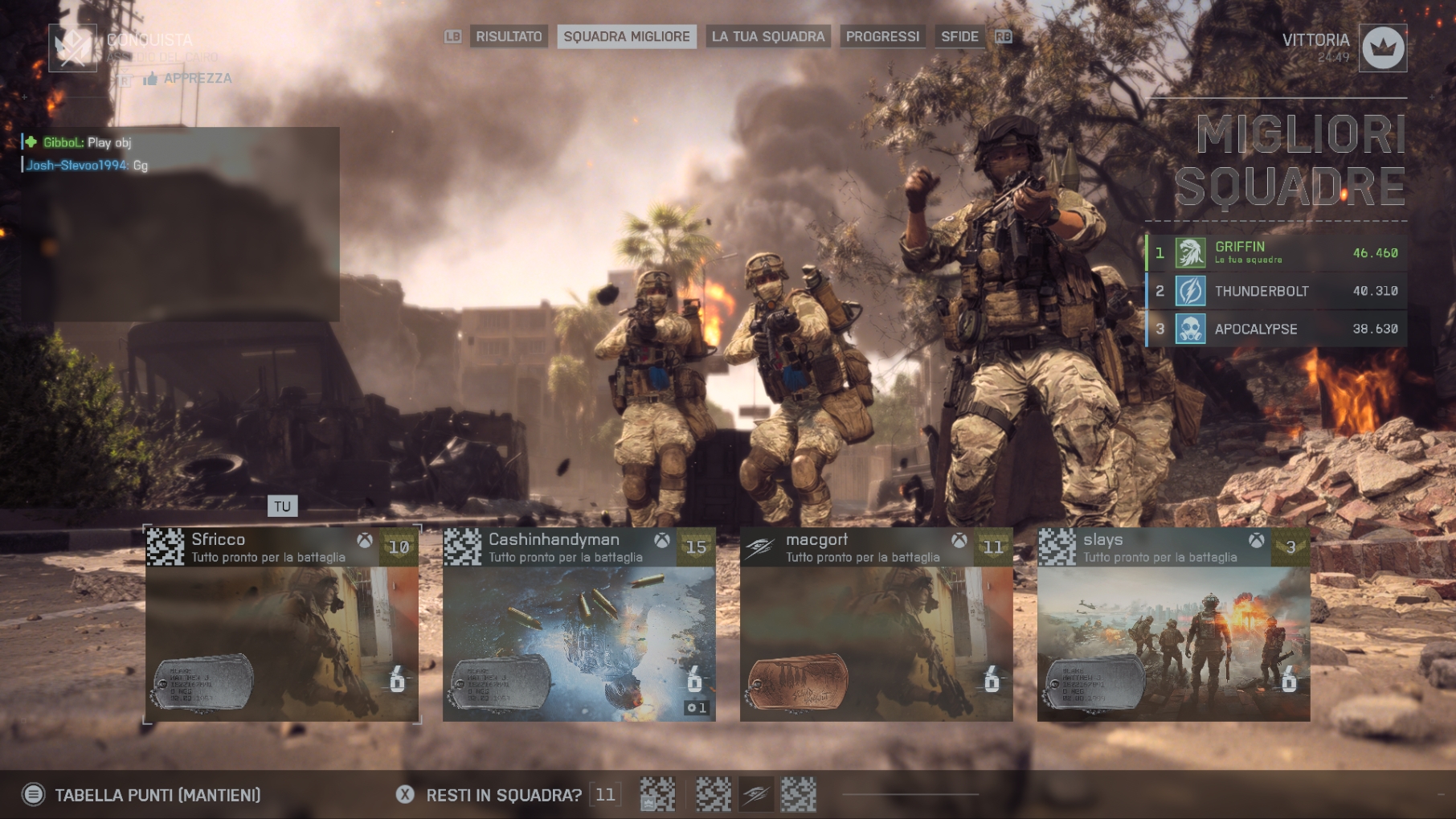Open Sfricco's player card
The image size is (1456, 819).
[282, 624]
